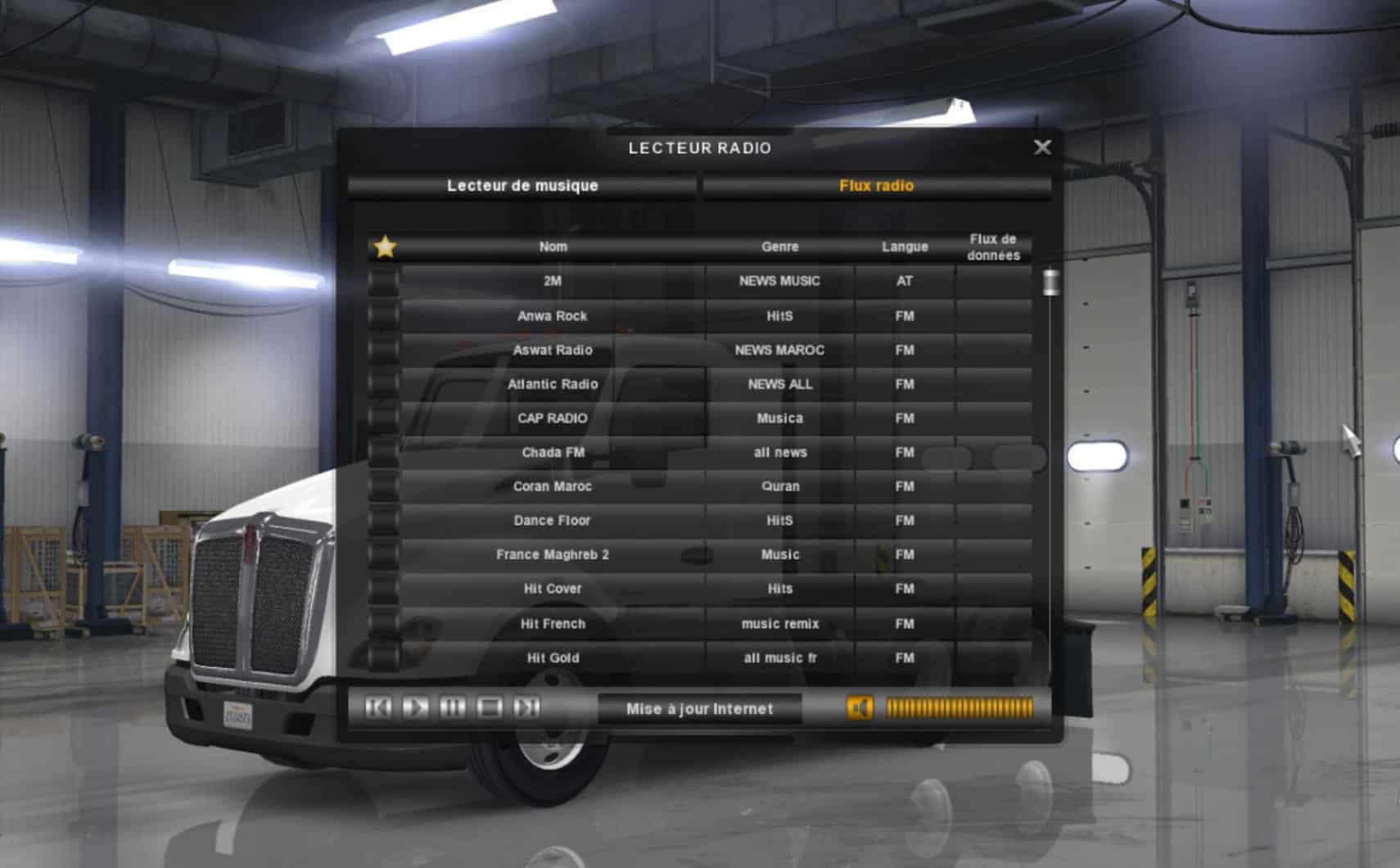Pick the Atlantic Radio station
The image size is (1400, 868).
pyautogui.click(x=553, y=384)
